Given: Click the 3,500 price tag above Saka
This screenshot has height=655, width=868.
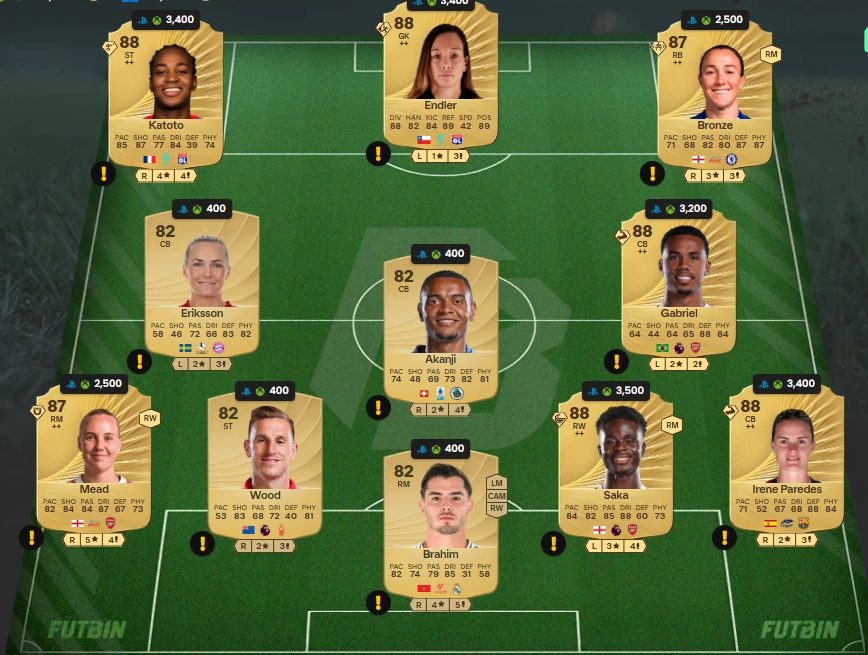Looking at the screenshot, I should point(615,391).
